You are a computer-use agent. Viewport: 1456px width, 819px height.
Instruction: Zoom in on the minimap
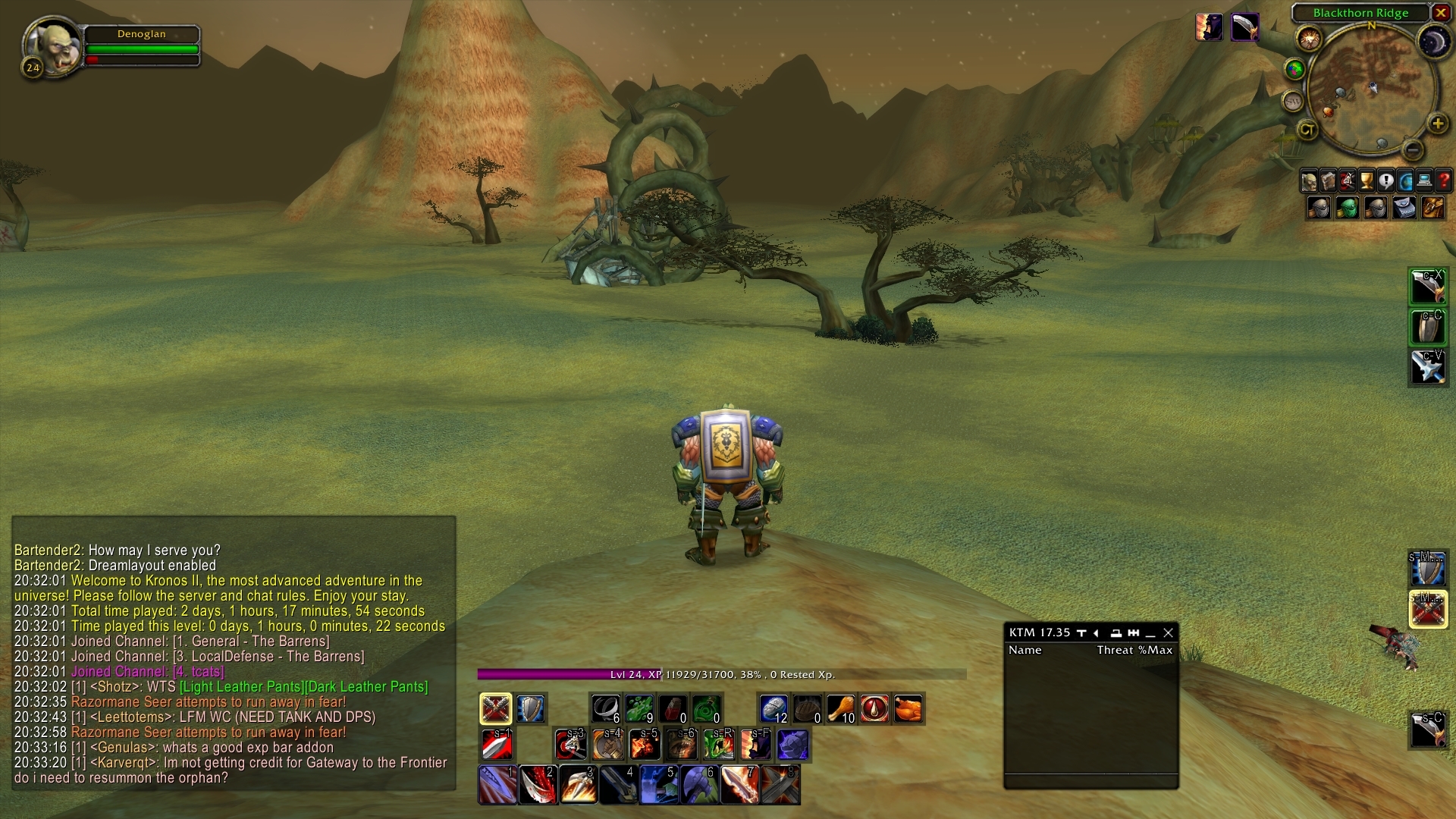tap(1437, 124)
